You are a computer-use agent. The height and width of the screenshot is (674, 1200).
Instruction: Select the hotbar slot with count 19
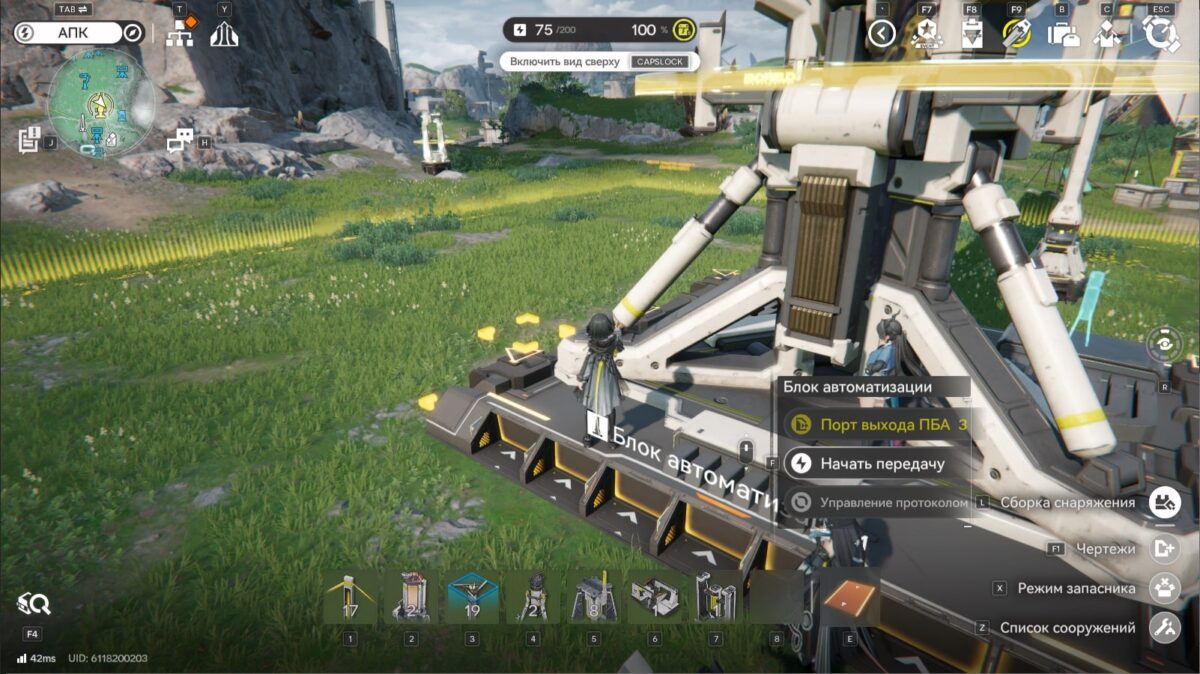point(472,597)
